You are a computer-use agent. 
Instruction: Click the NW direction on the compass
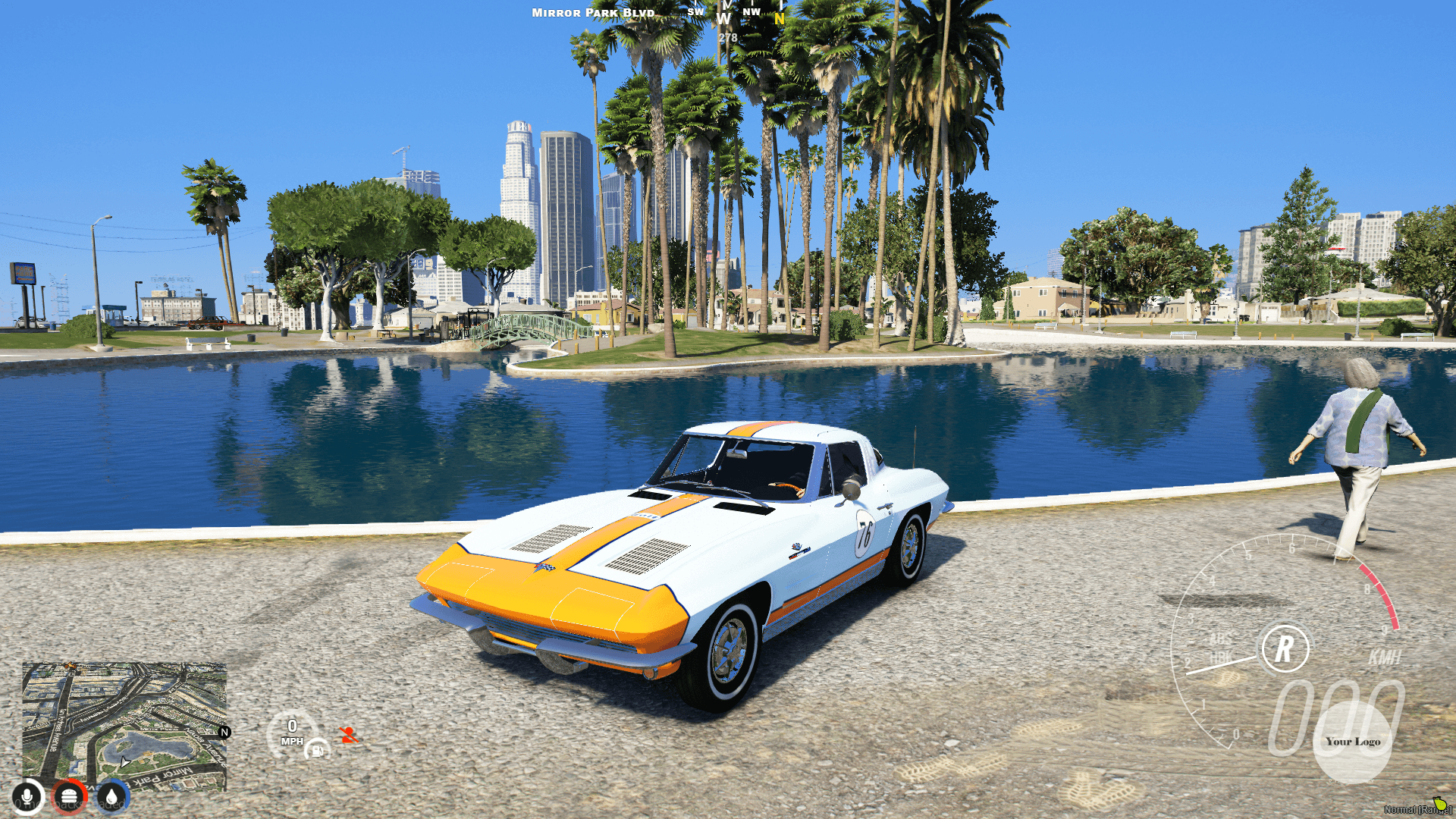(x=751, y=11)
